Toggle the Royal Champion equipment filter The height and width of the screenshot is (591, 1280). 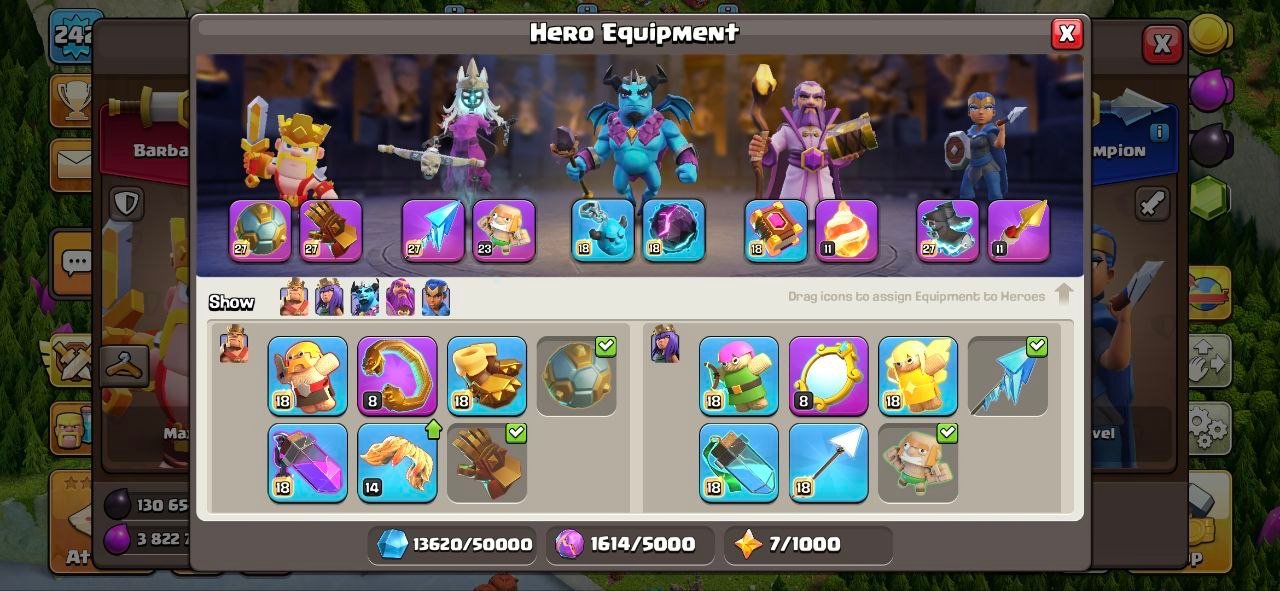[x=435, y=298]
